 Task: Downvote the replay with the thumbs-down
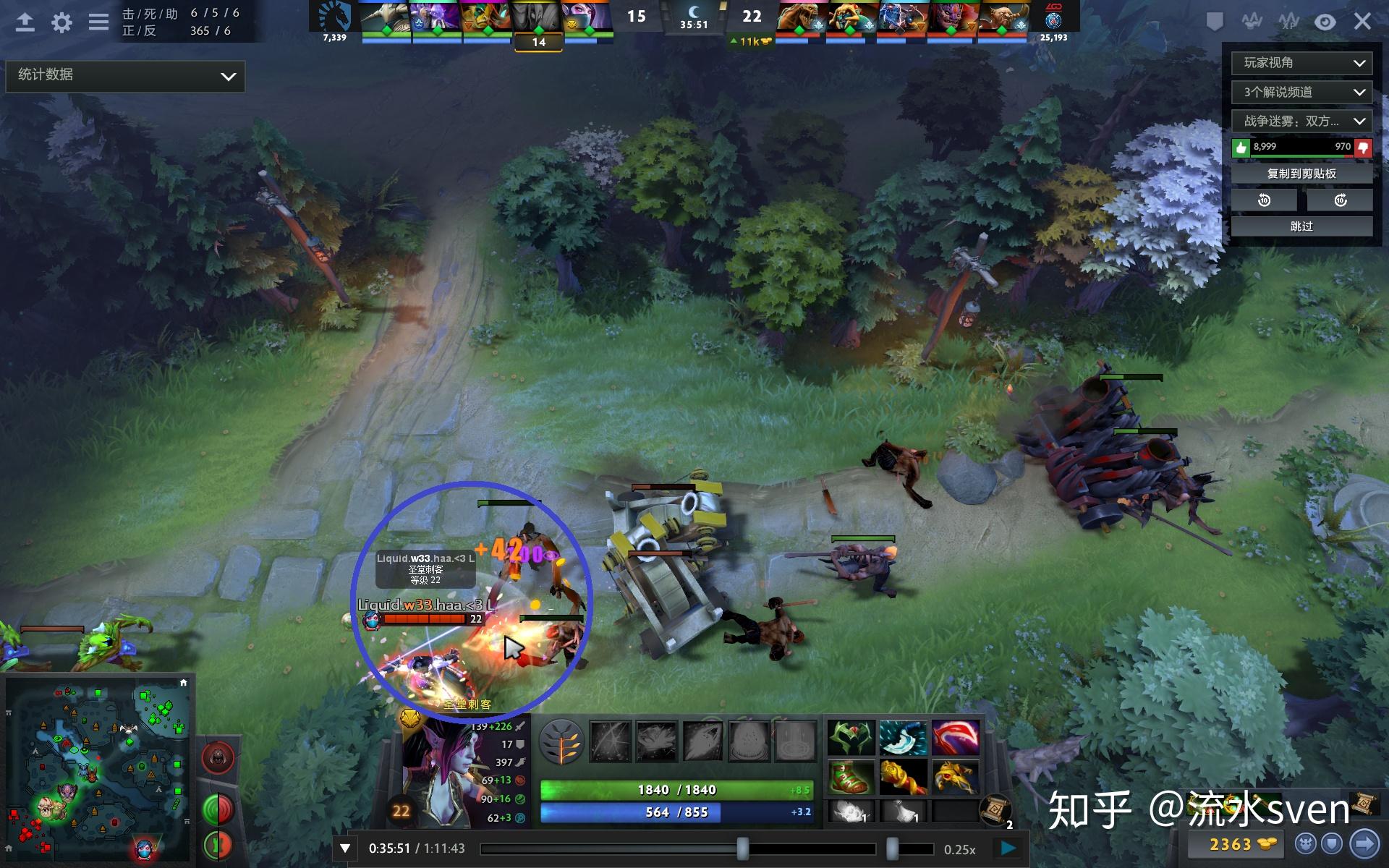click(1363, 146)
